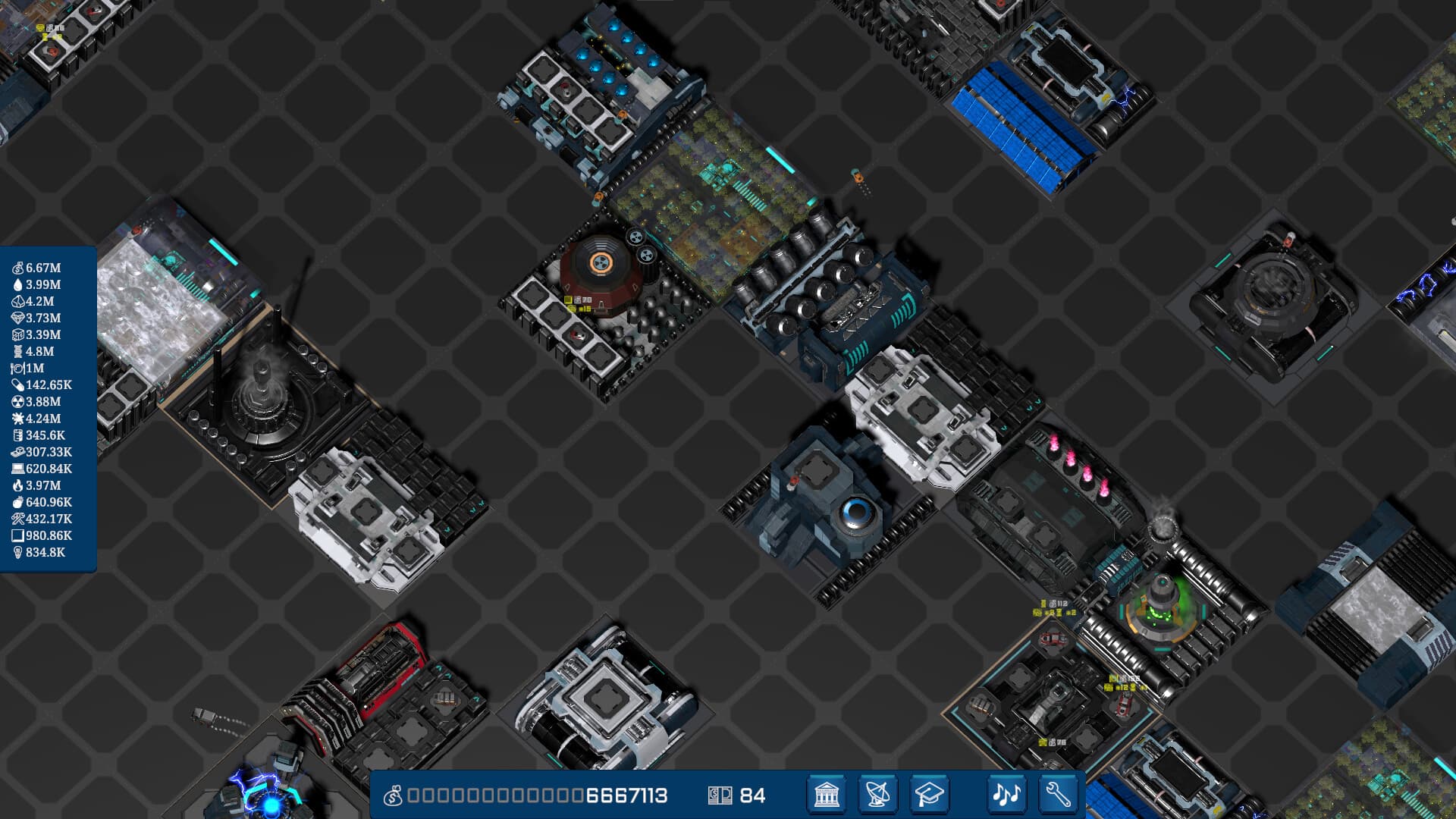Click the hammer-and-wrench resource icon
This screenshot has width=1456, height=819.
point(17,519)
